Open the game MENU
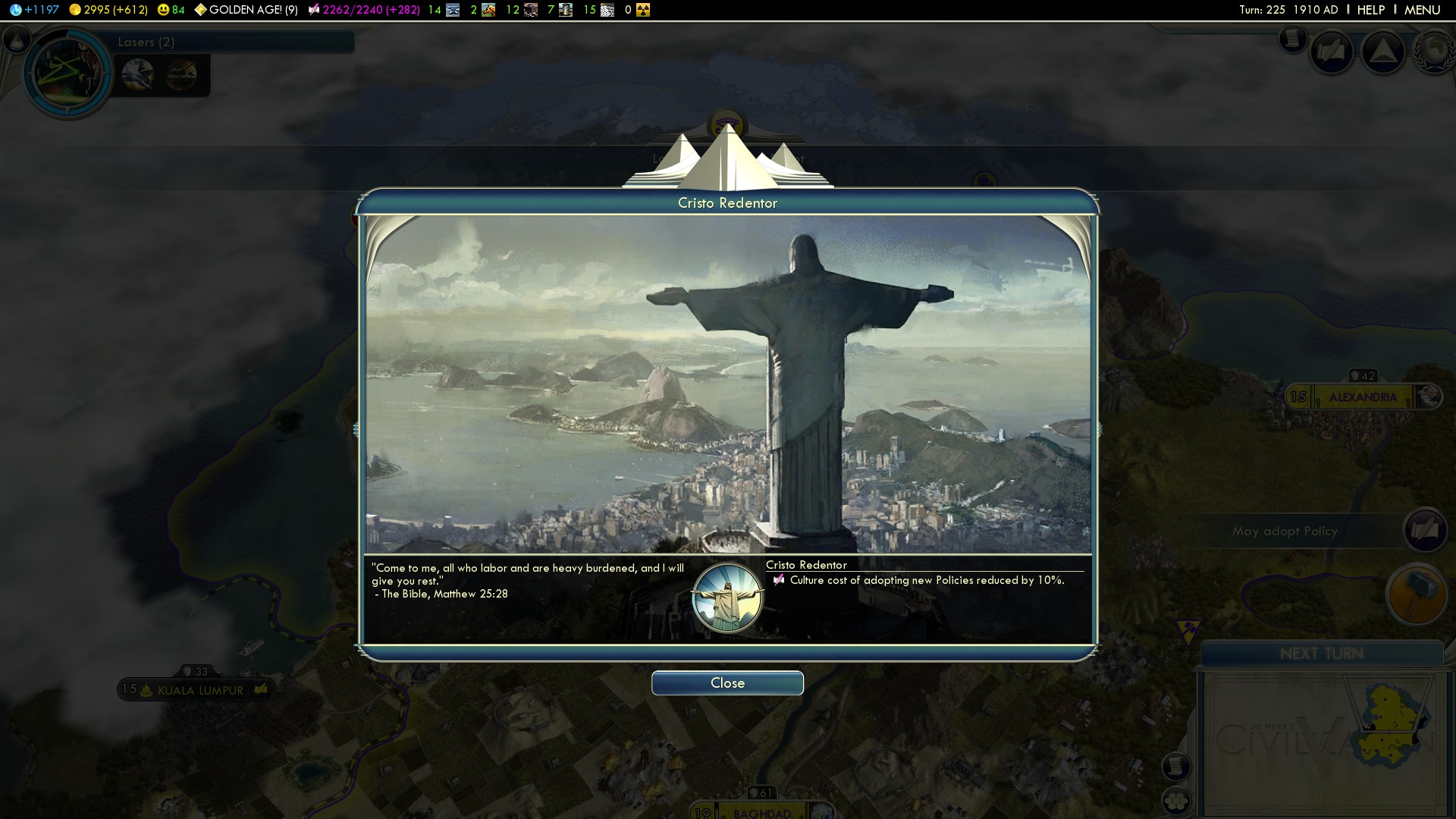 (1422, 10)
